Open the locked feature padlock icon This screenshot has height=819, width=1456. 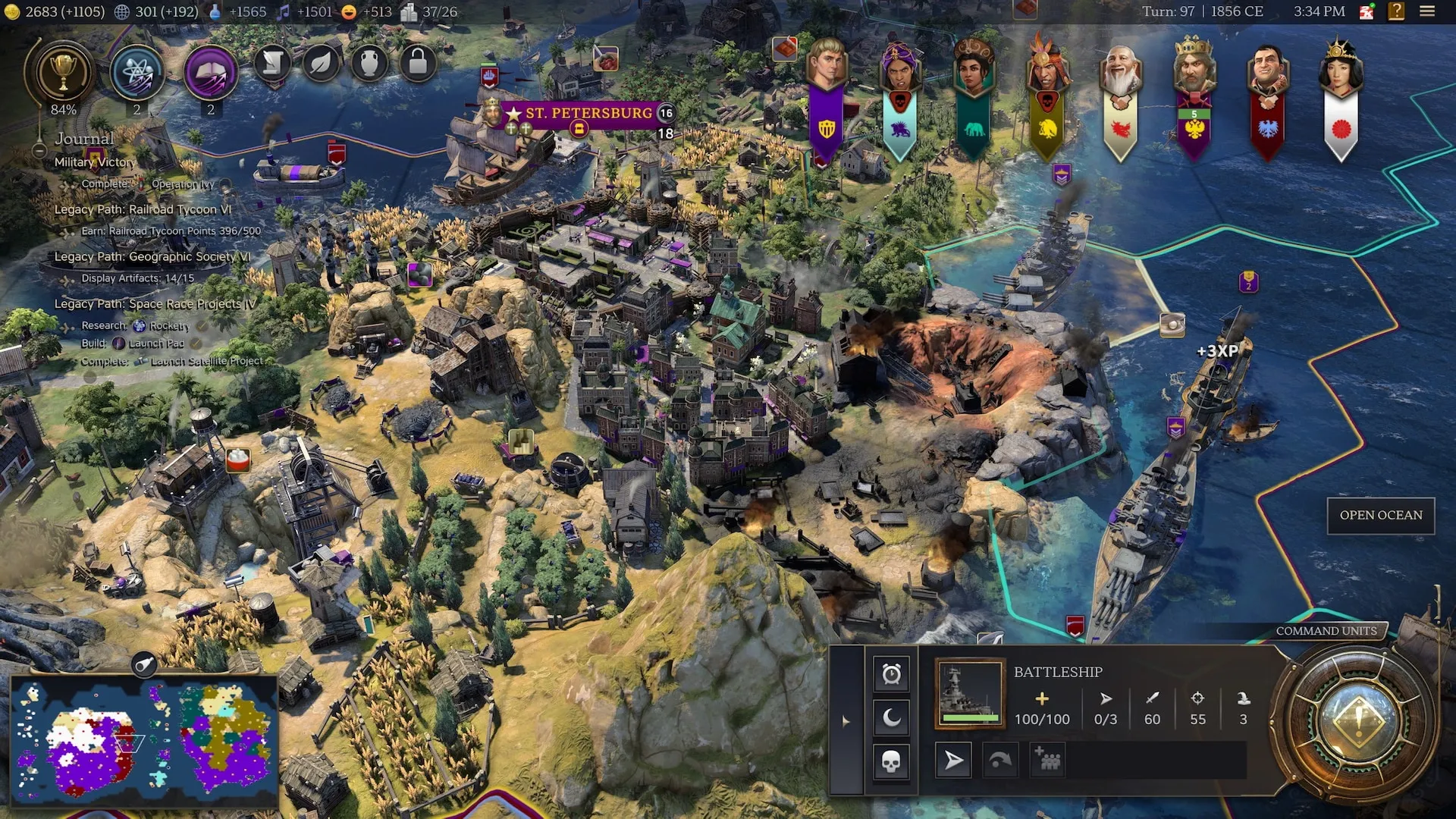[418, 63]
